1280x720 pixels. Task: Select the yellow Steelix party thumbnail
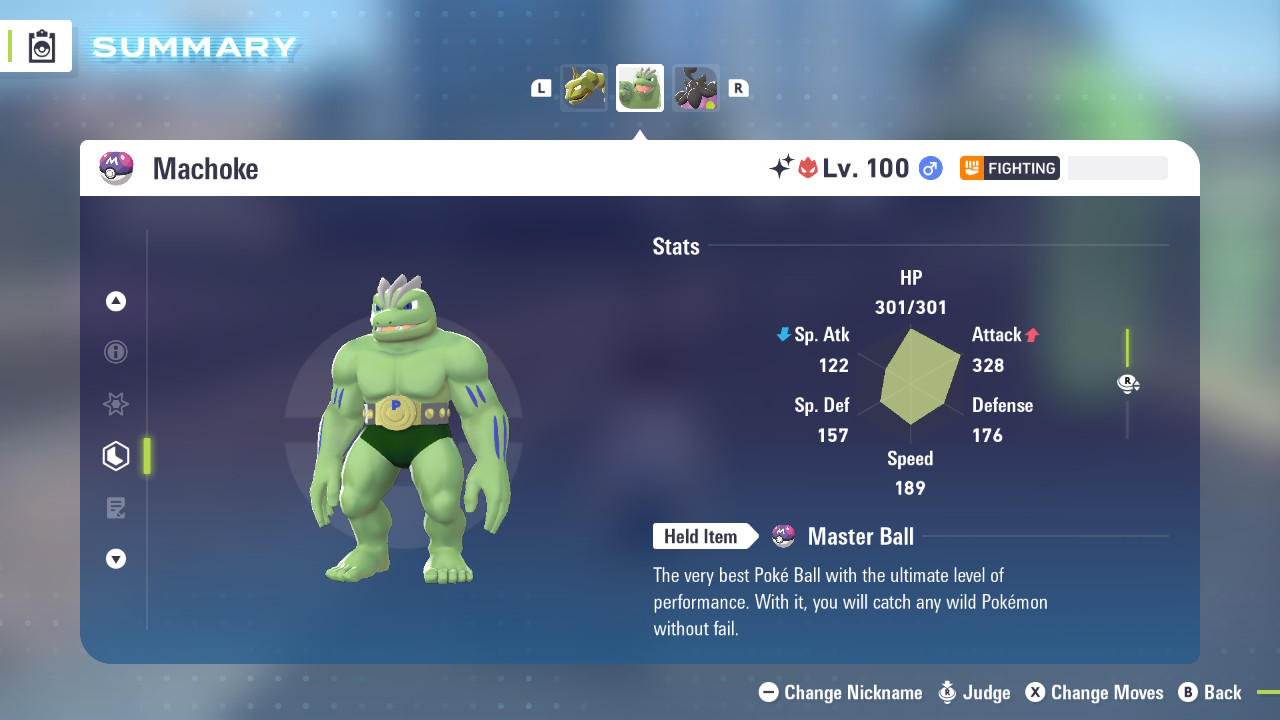click(x=584, y=88)
